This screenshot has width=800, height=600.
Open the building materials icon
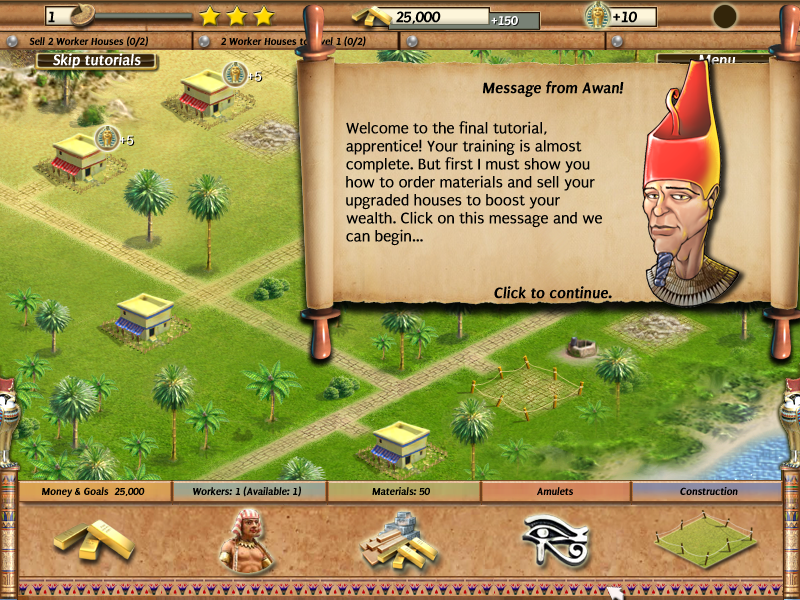(400, 542)
